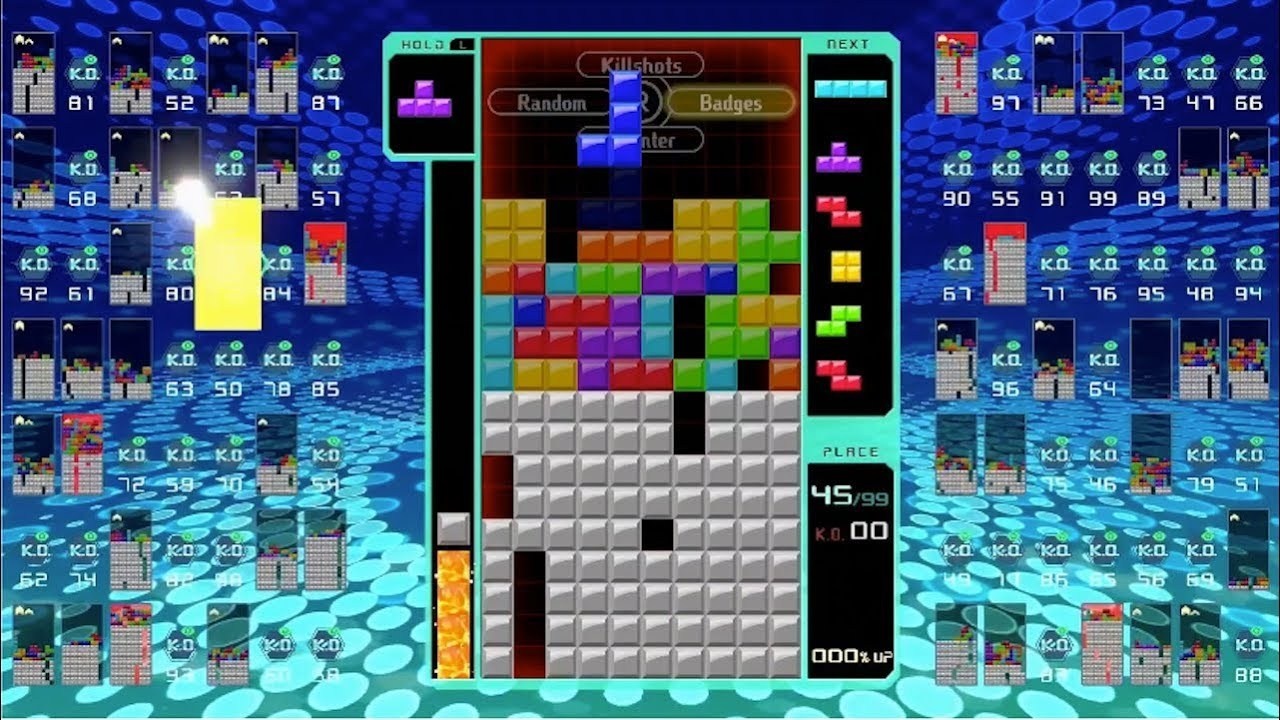Click the R stick icon between targeting options
The height and width of the screenshot is (720, 1280).
click(644, 101)
